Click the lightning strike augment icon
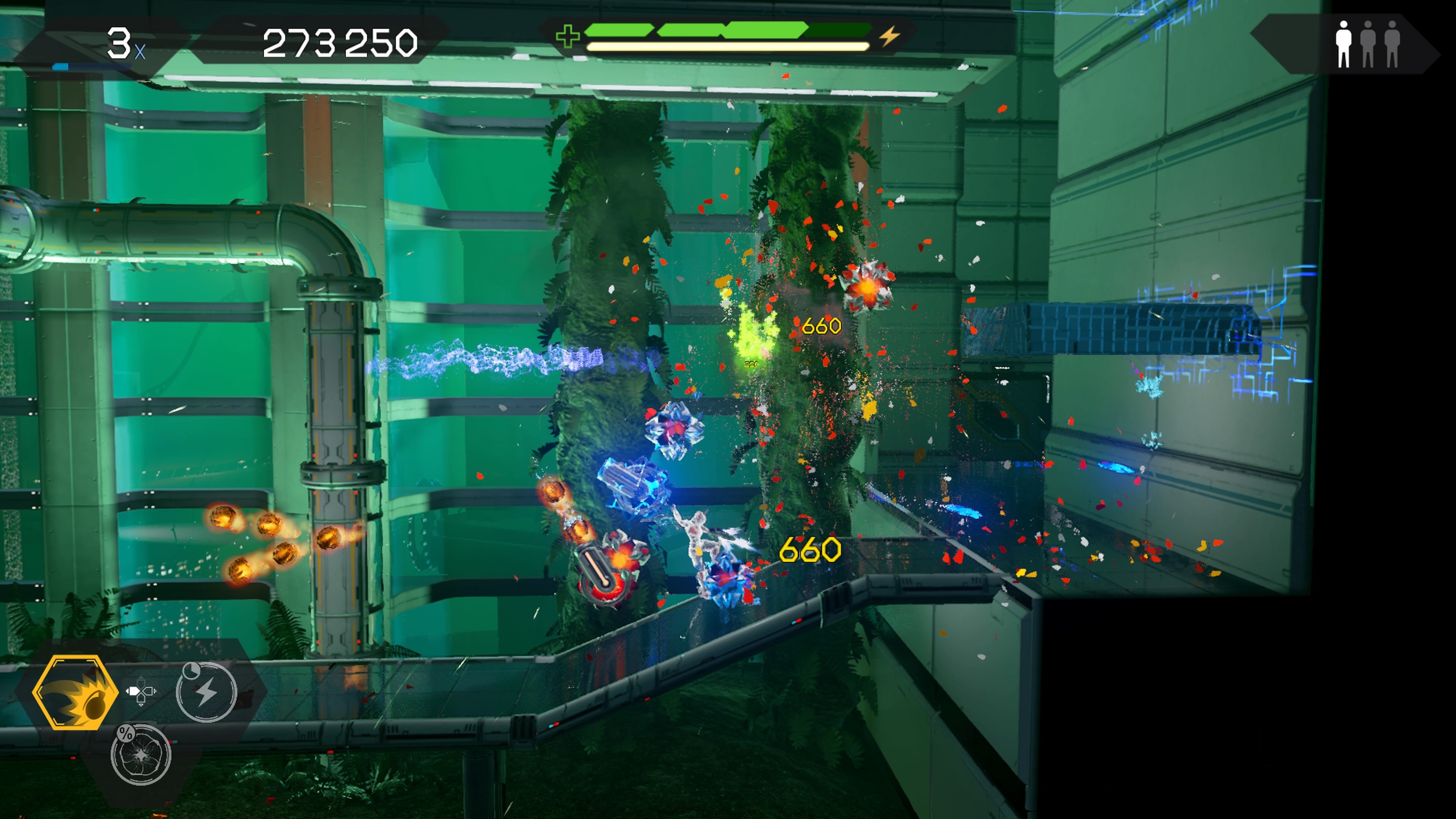This screenshot has height=819, width=1456. pyautogui.click(x=207, y=693)
